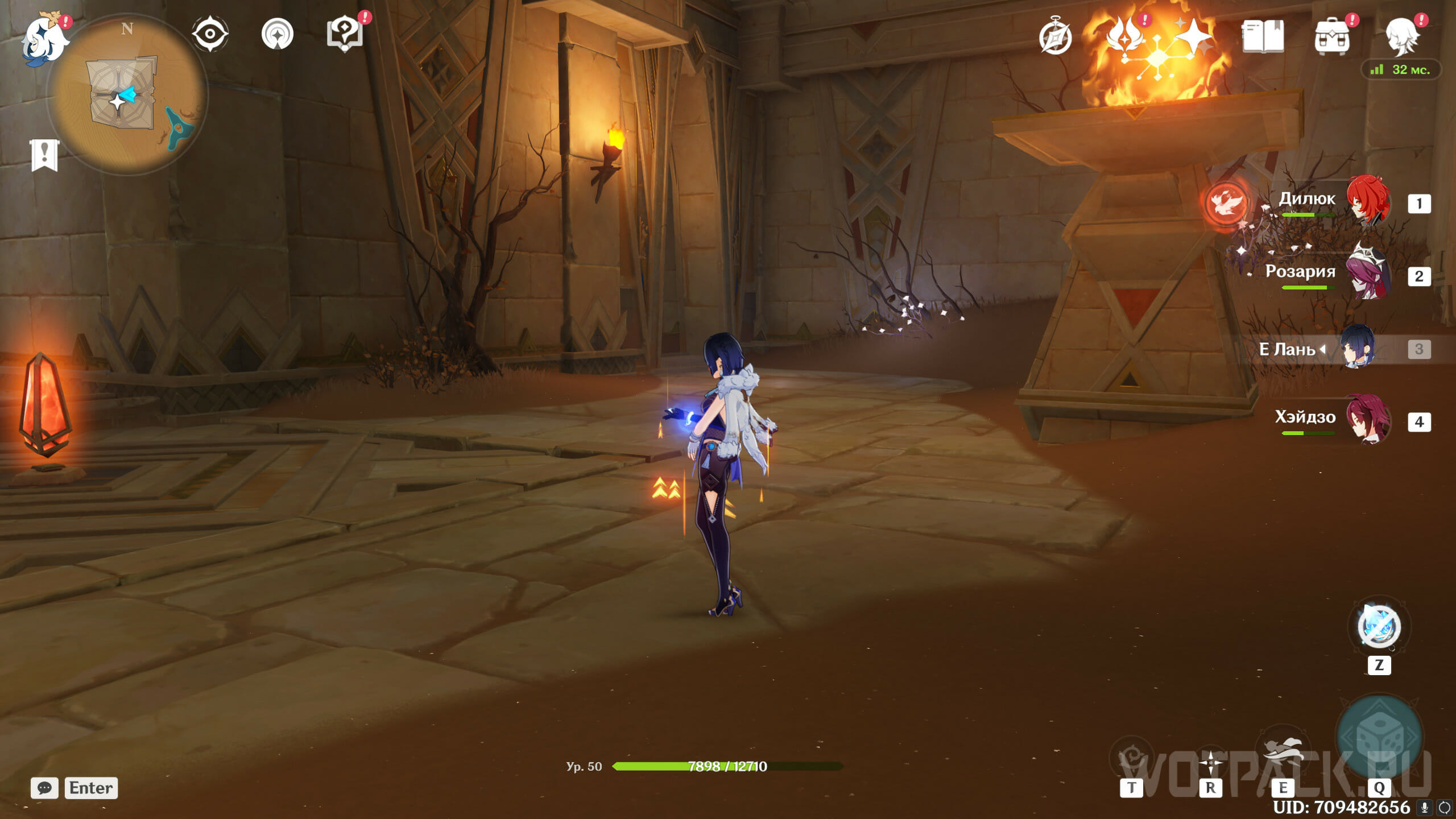Viewport: 1456px width, 819px height.
Task: Open the adventurer handbook book icon
Action: tap(1263, 36)
